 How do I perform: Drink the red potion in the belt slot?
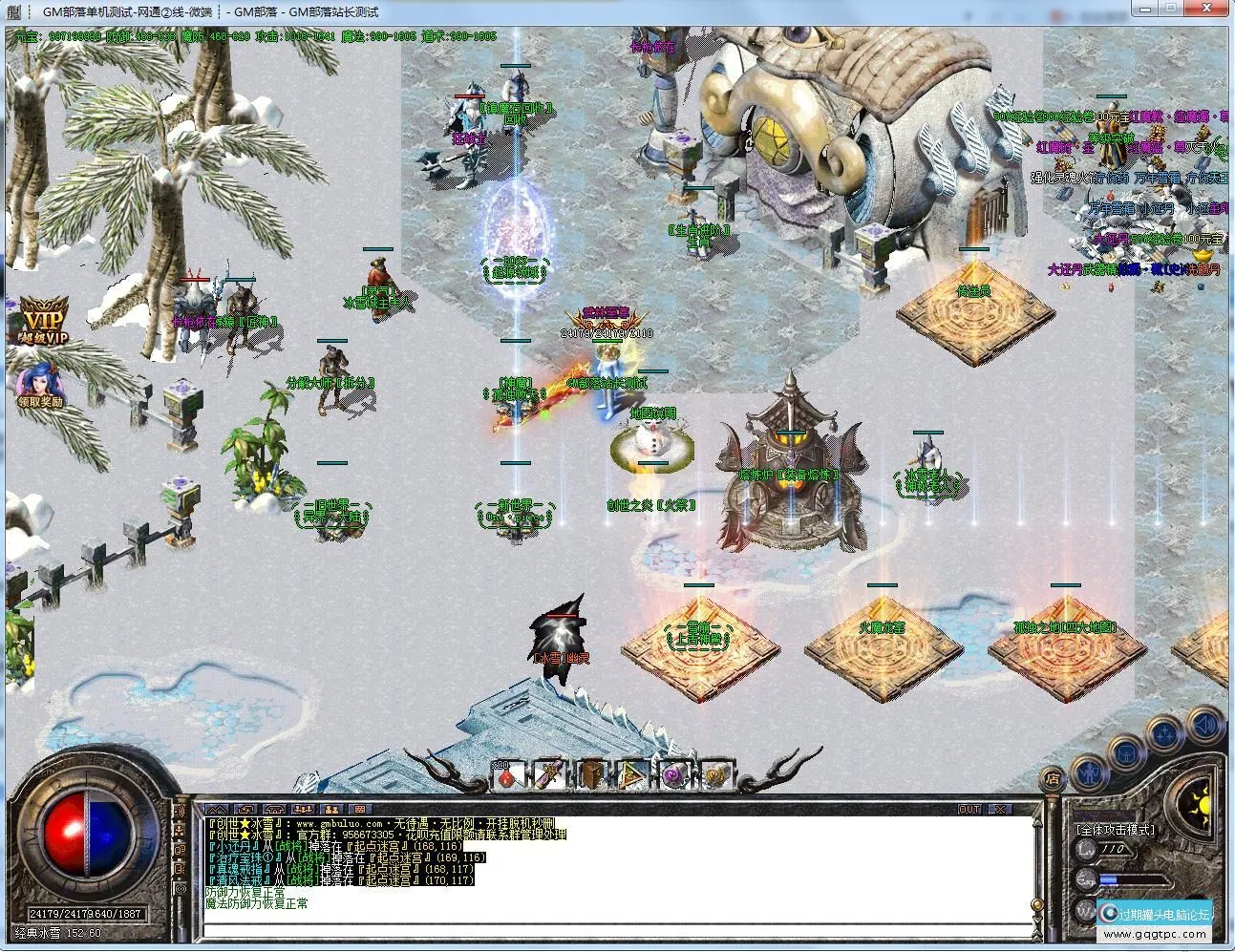[507, 778]
